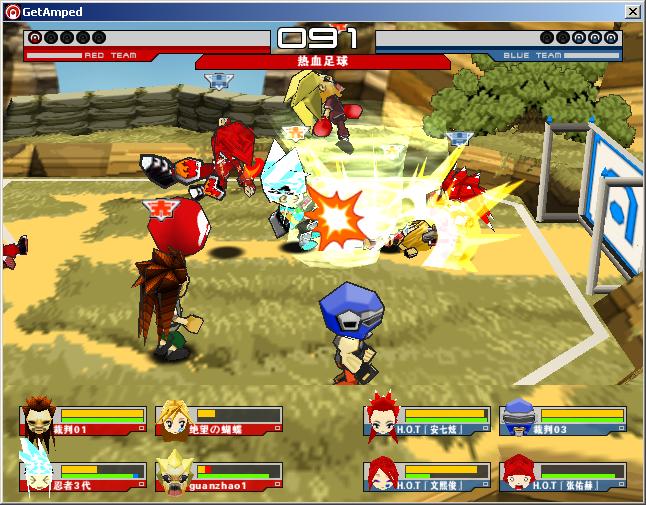Viewport: 646px width, 505px height.
Task: Select the 裁判01 player panel
Action: [x=82, y=419]
